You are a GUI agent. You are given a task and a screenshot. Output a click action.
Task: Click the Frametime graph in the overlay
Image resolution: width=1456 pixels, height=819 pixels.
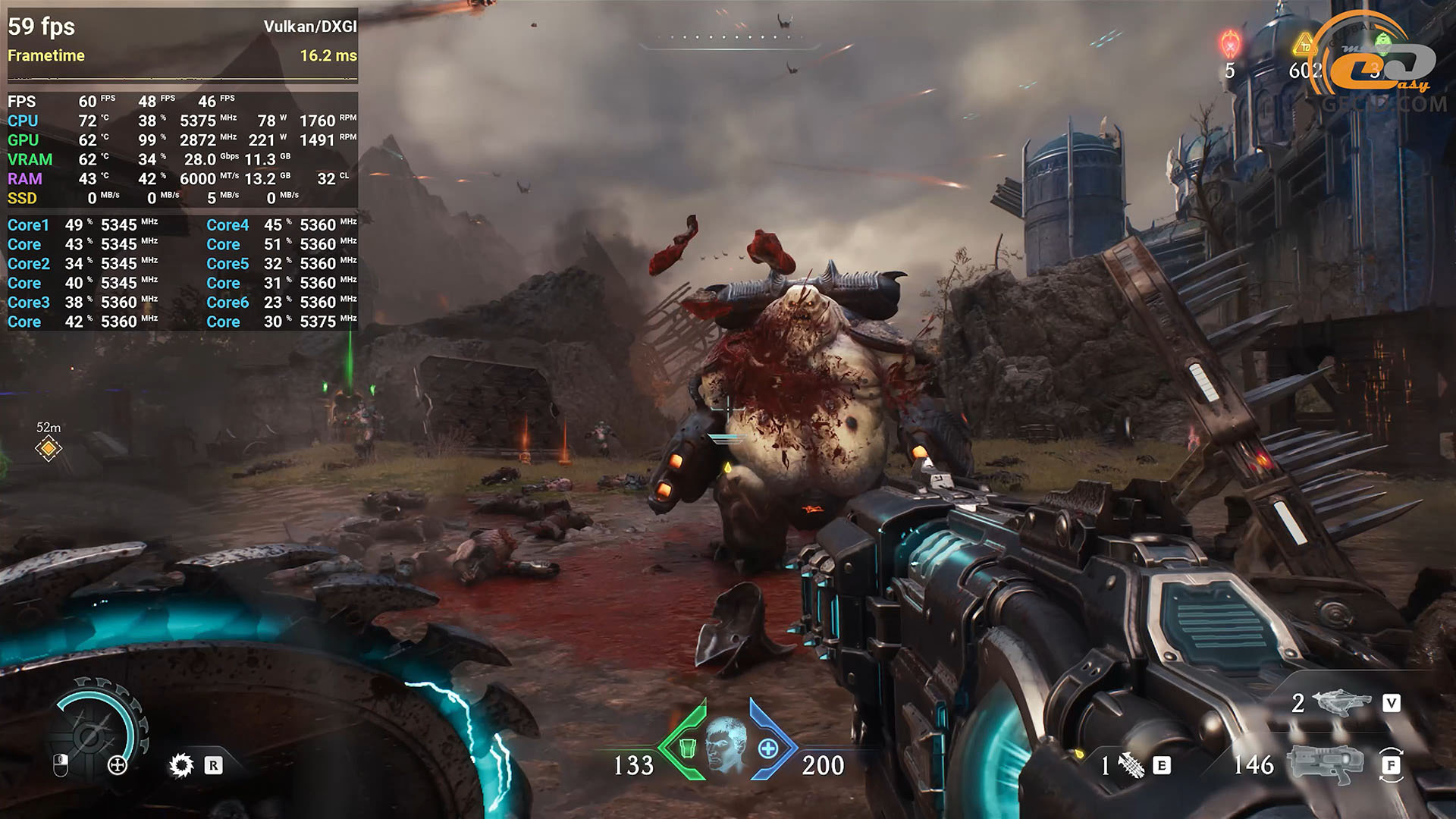click(182, 76)
